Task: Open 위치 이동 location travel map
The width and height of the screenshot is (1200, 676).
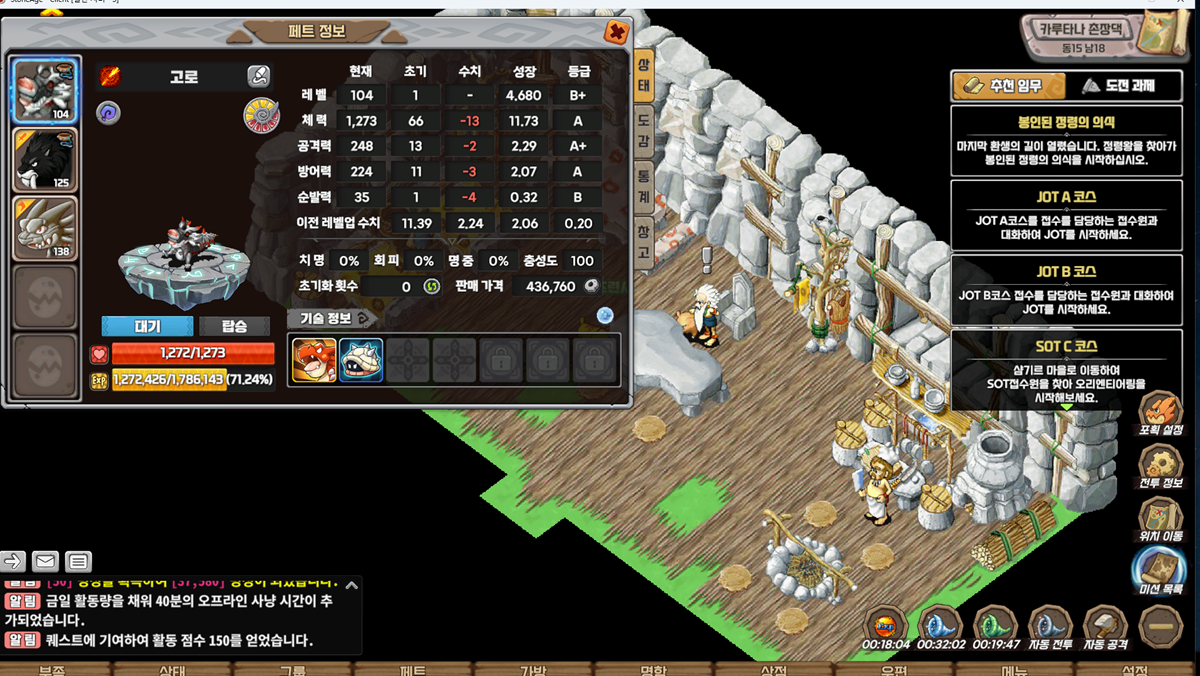Action: pyautogui.click(x=1160, y=518)
